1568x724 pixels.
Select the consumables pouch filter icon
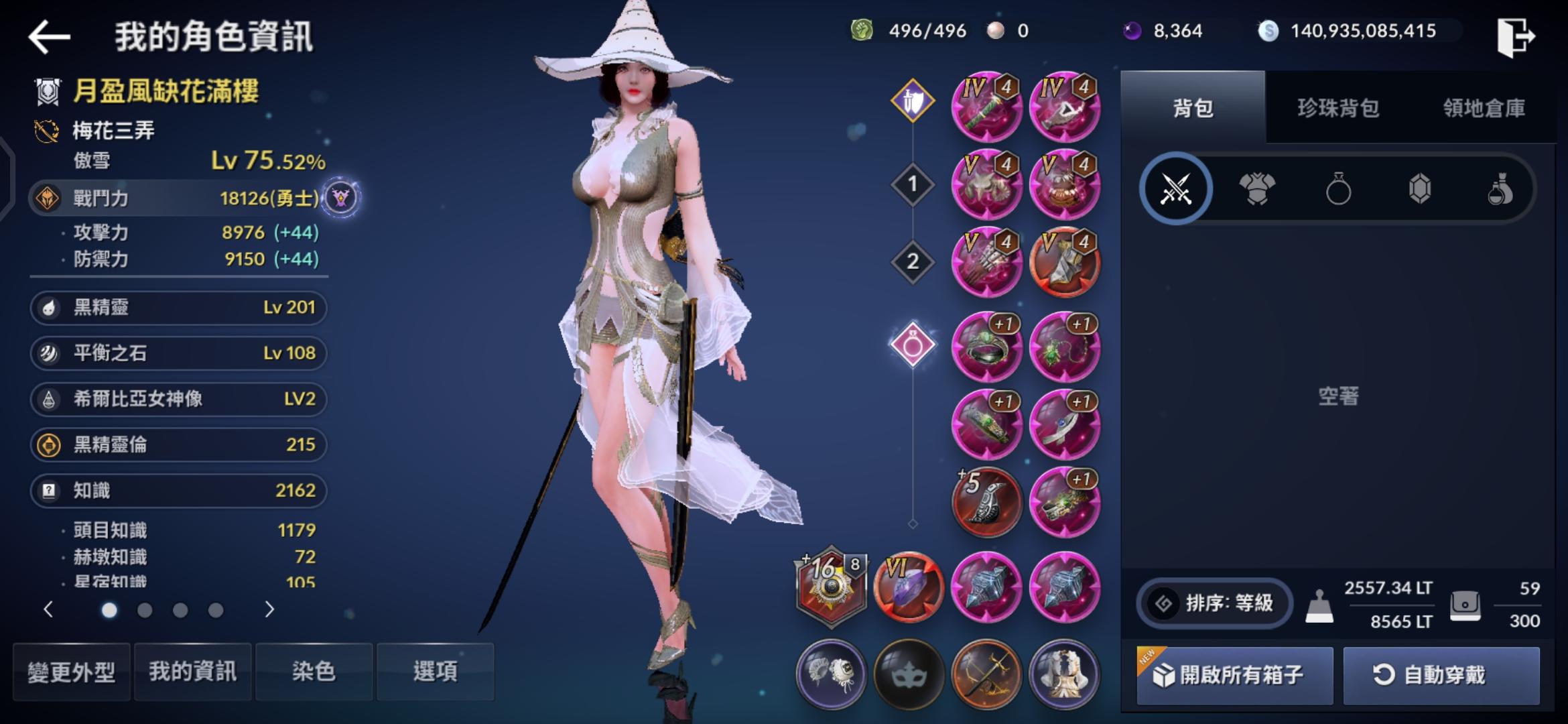pyautogui.click(x=1501, y=188)
